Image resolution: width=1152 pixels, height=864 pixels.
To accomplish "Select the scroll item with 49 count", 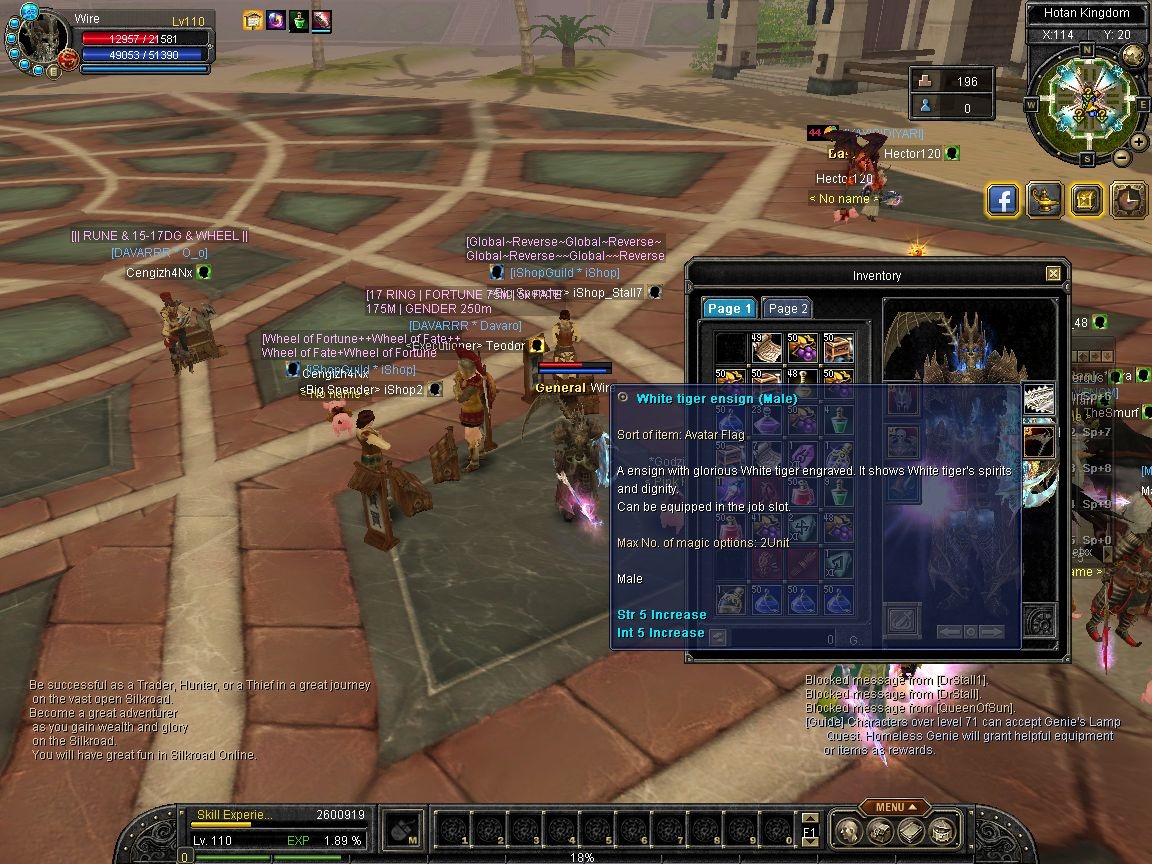I will tap(766, 348).
